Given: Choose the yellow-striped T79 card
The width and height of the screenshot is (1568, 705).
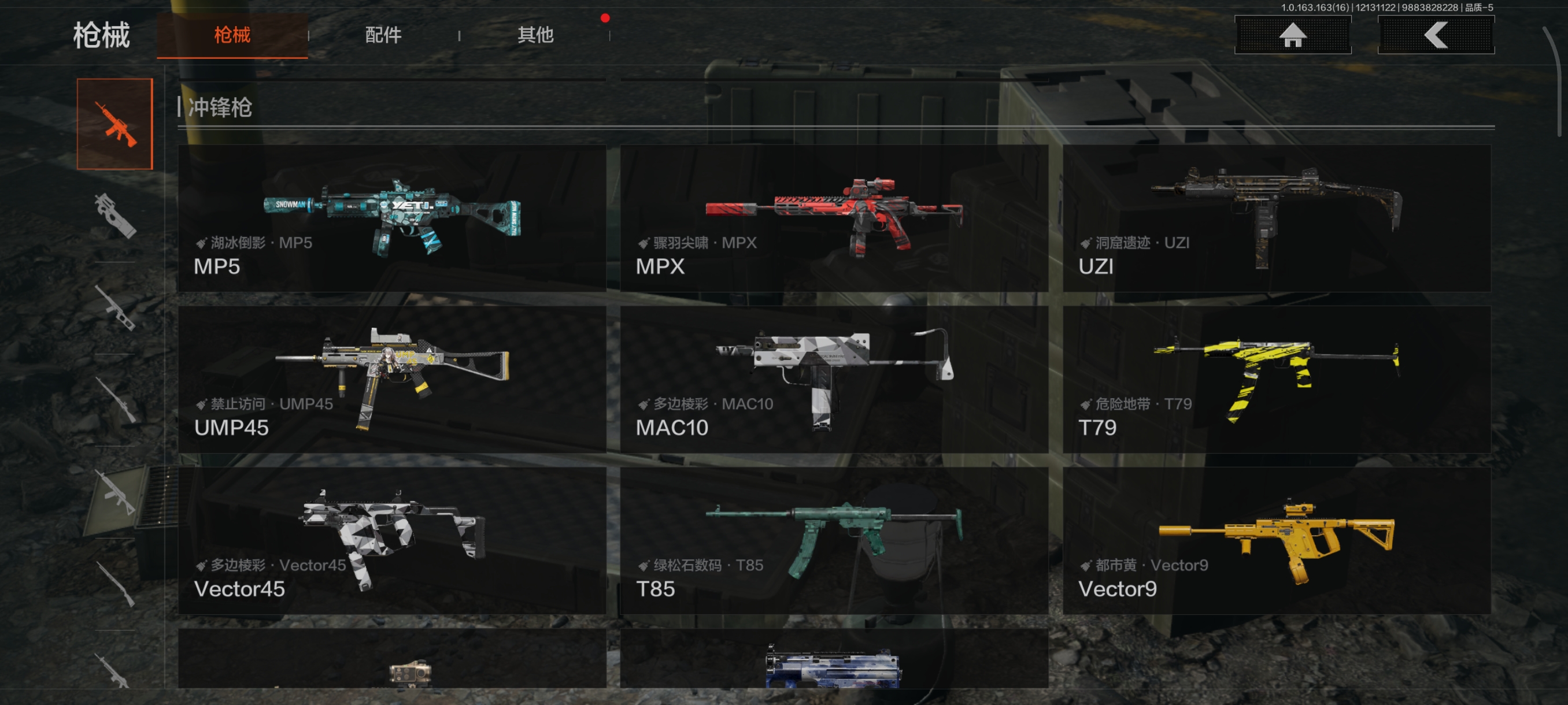Looking at the screenshot, I should (1277, 380).
